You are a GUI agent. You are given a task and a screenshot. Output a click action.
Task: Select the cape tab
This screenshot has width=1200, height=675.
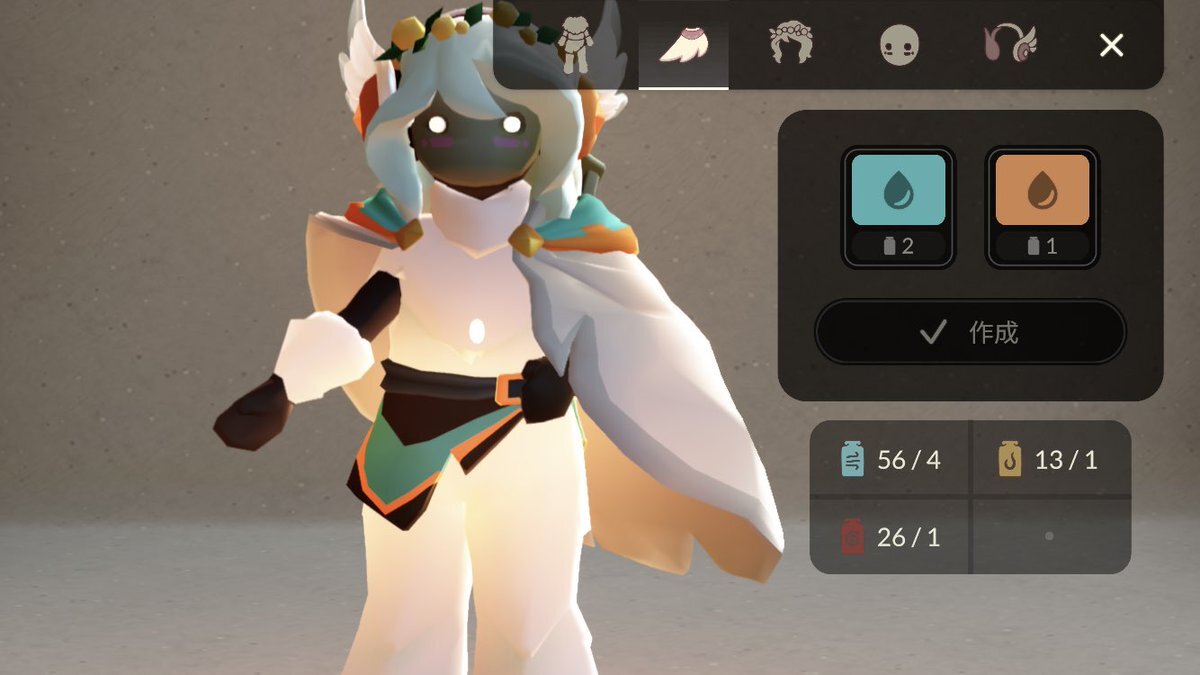[x=683, y=46]
